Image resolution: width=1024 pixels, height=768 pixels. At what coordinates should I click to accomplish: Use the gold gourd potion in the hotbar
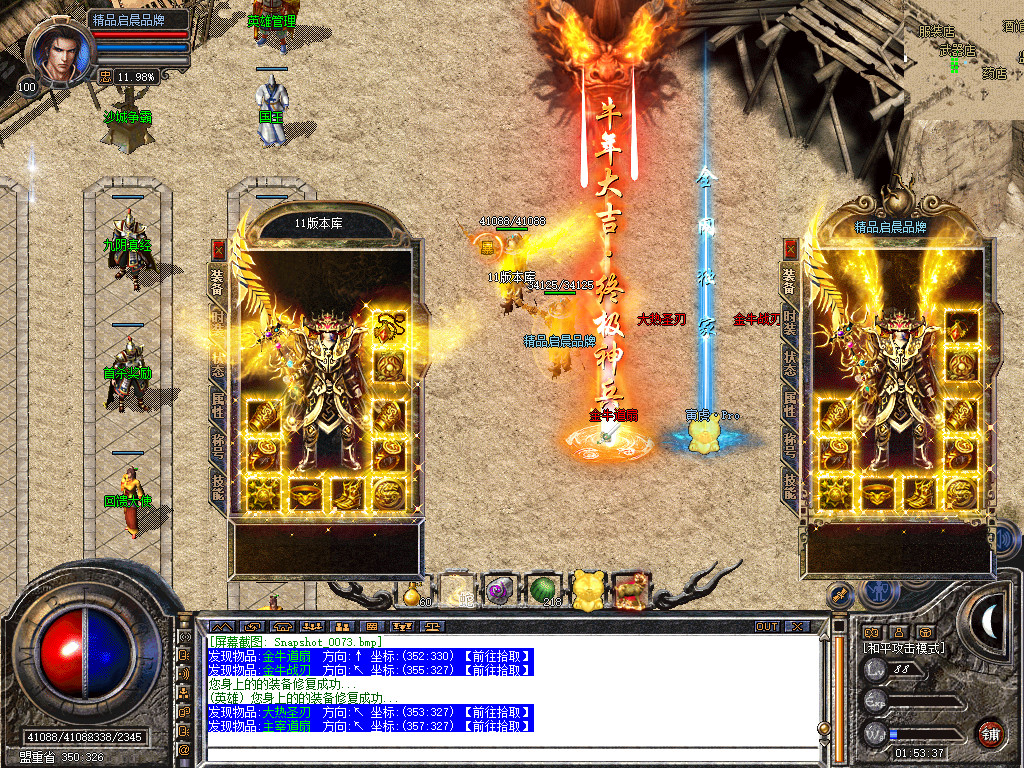412,593
